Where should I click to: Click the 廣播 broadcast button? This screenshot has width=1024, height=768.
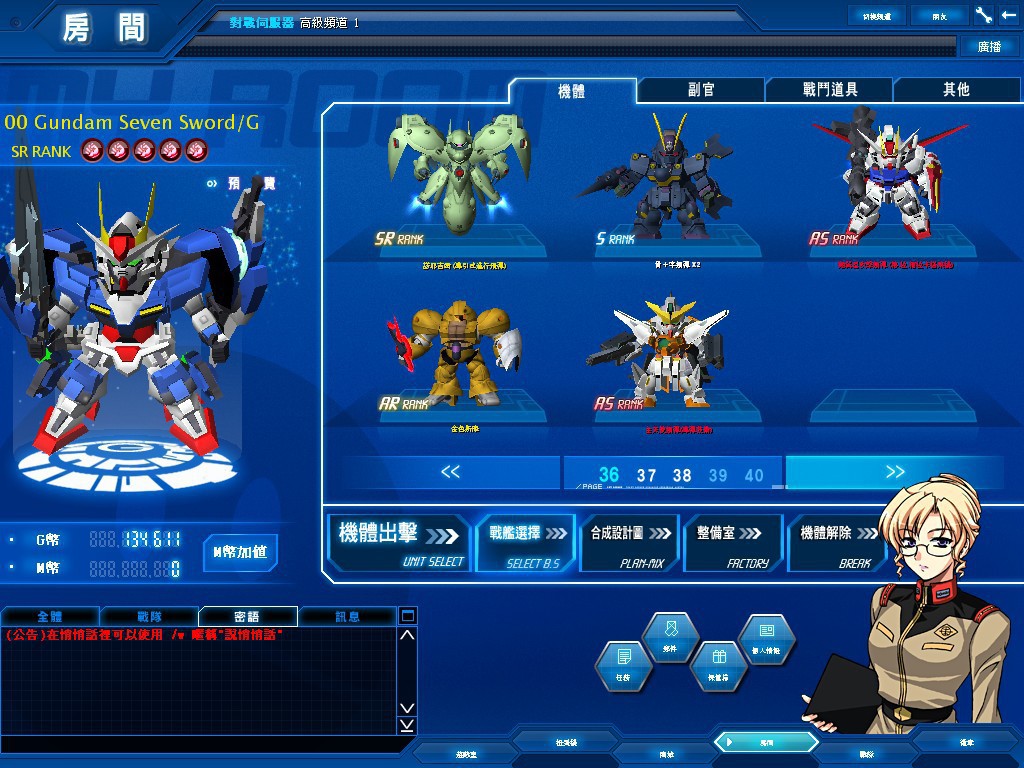tap(989, 46)
